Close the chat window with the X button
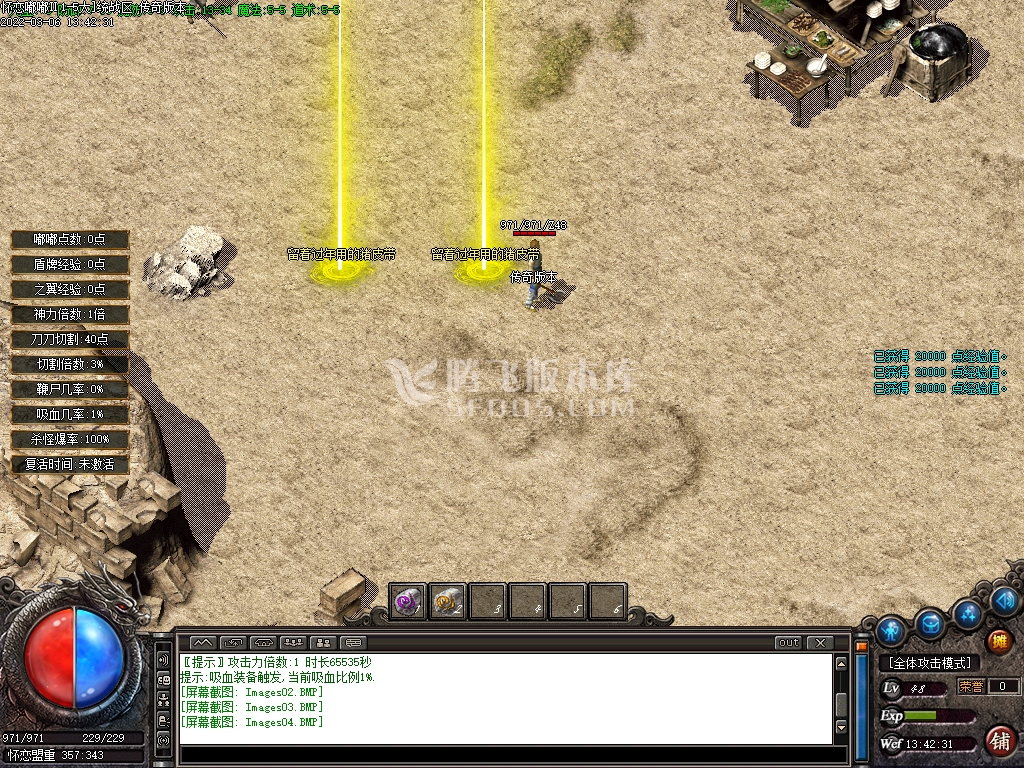 pos(820,642)
